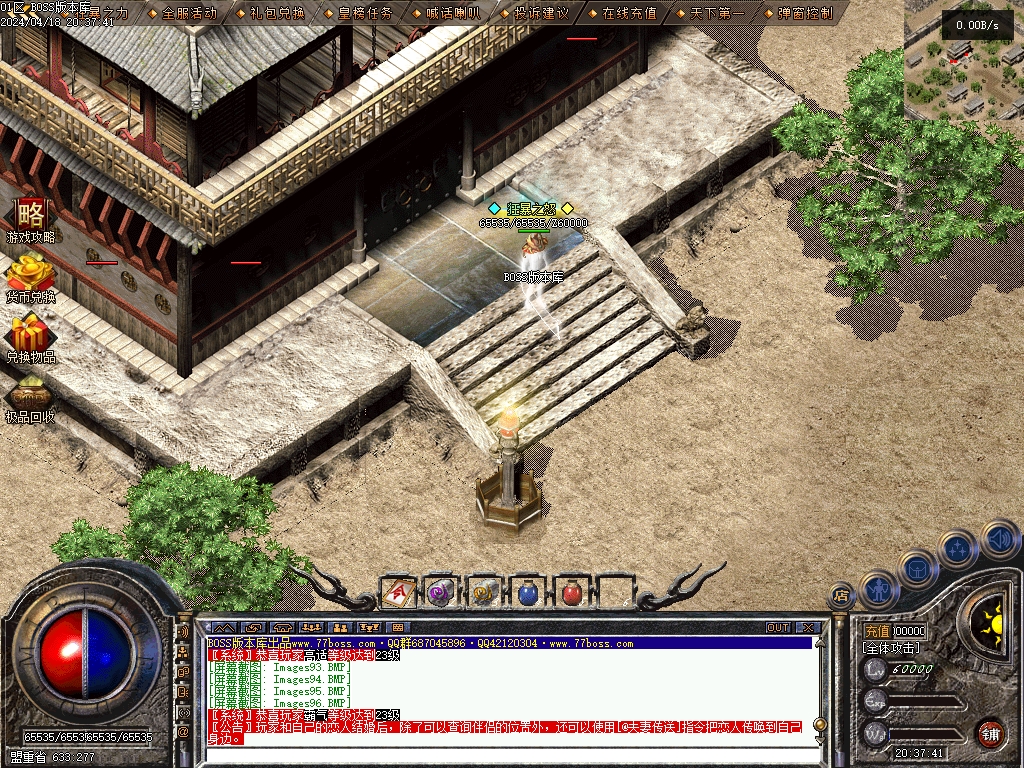Open the red 铺 shop button
This screenshot has width=1024, height=768.
(x=990, y=733)
